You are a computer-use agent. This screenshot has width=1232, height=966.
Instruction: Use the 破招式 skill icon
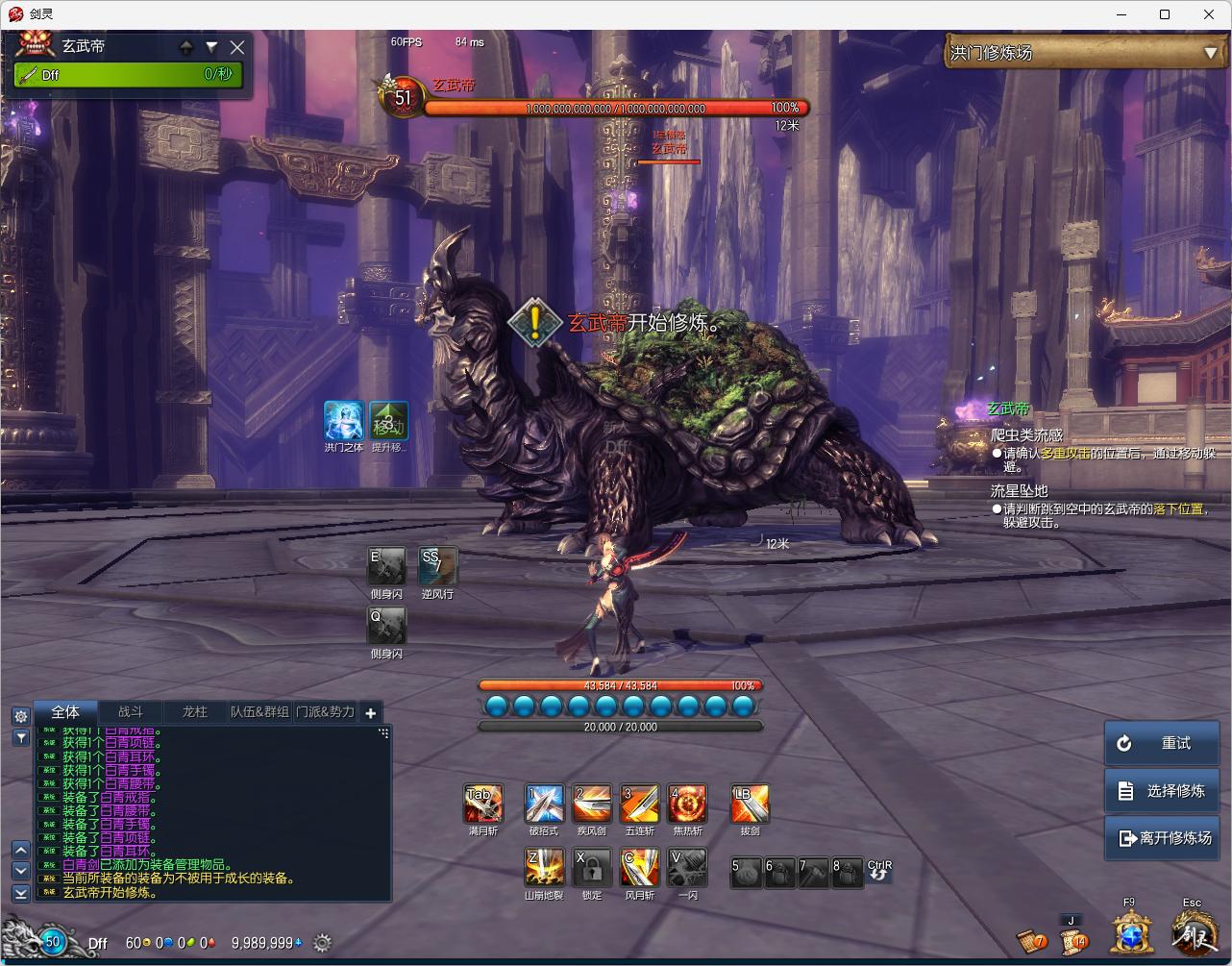[544, 804]
